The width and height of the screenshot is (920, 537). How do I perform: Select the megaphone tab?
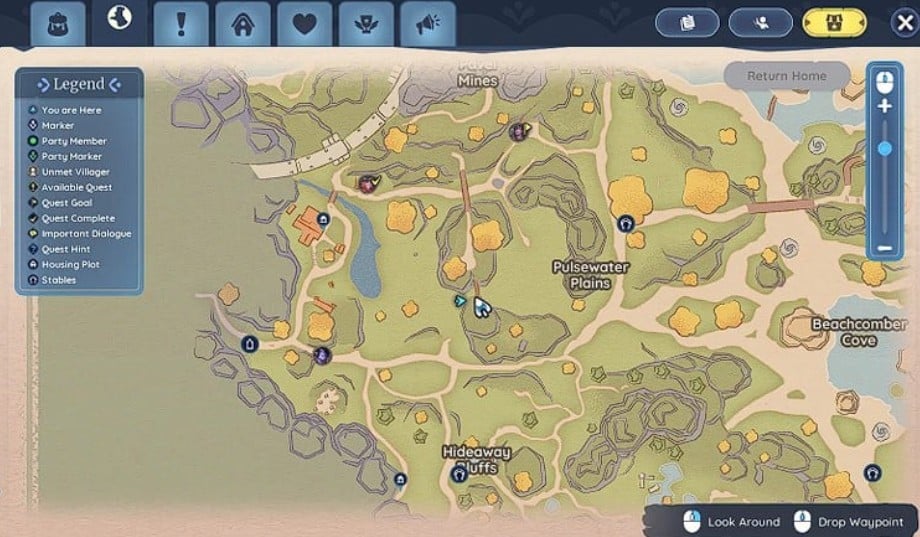[x=428, y=23]
